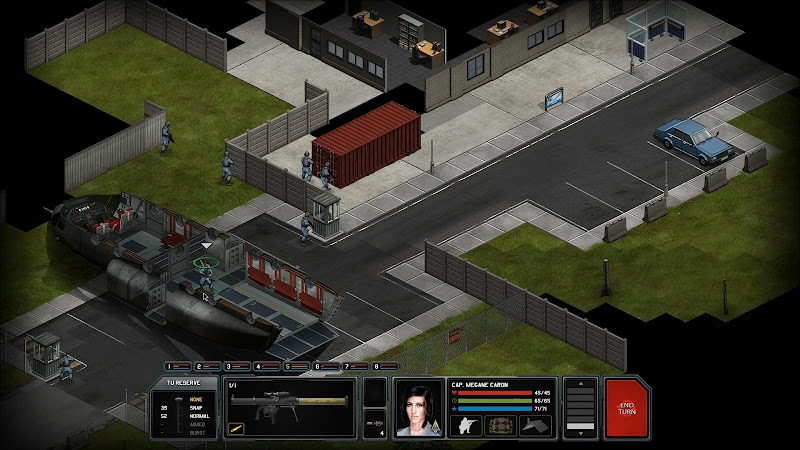Select soldier number 8 tab
The image size is (800, 450).
[383, 367]
